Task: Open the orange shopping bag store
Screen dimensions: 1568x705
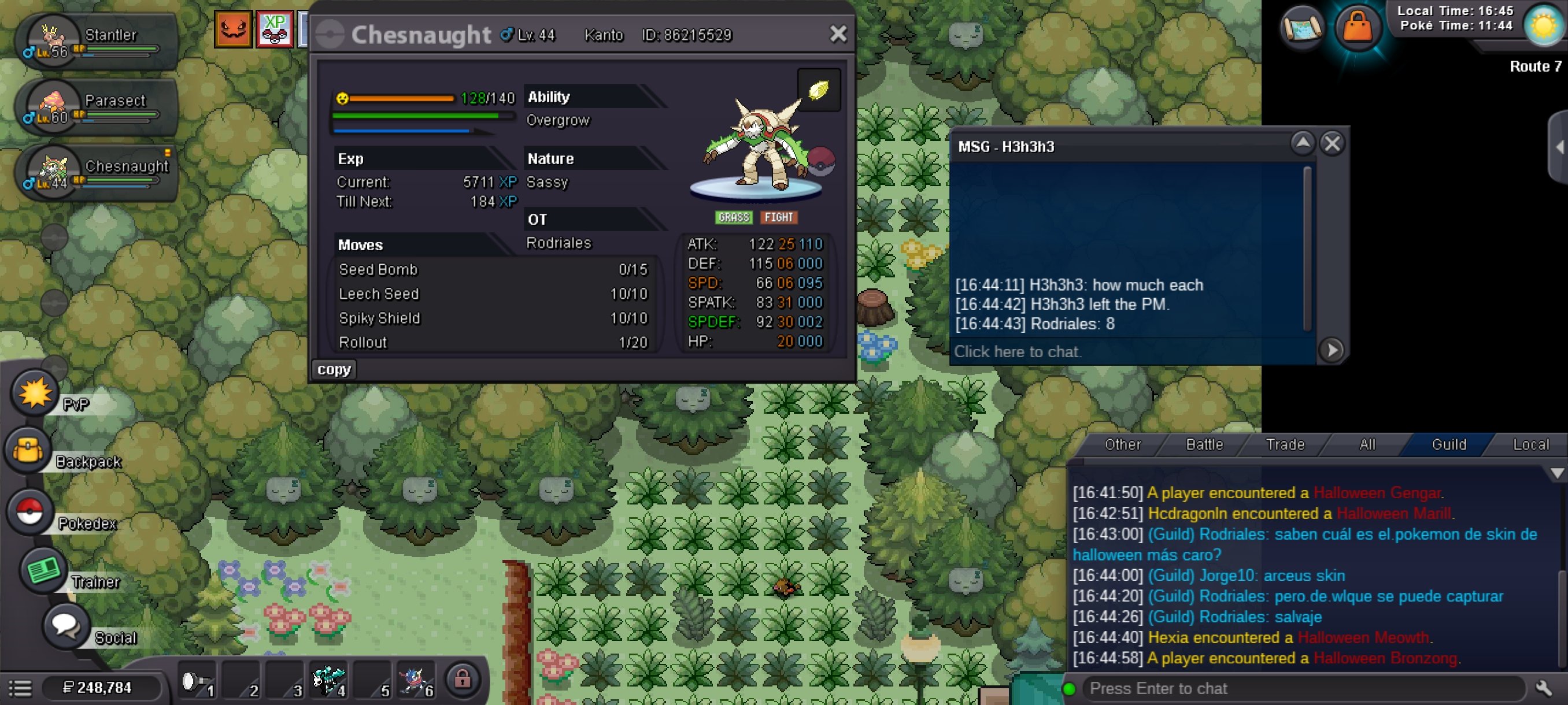Action: click(1357, 26)
